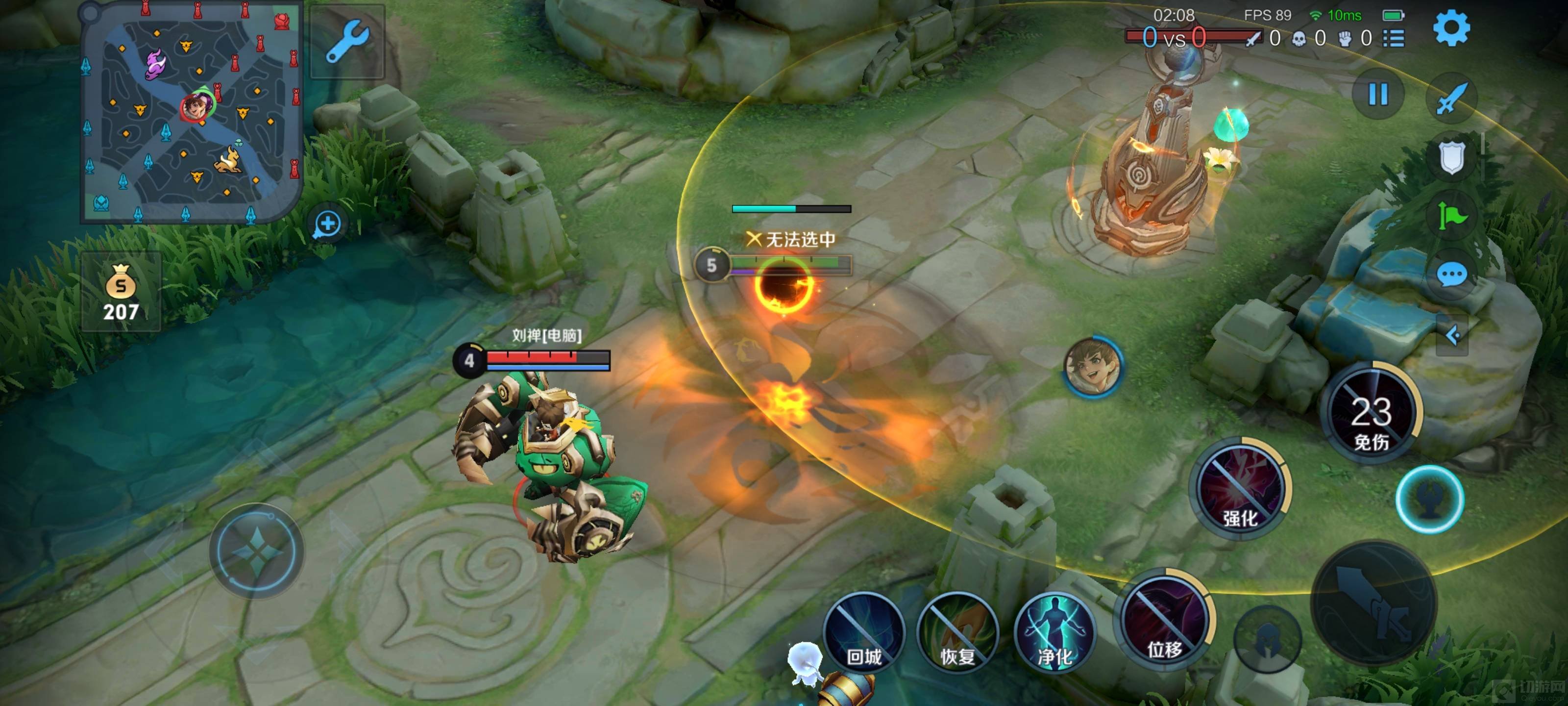Click the minimap
Image resolution: width=1568 pixels, height=706 pixels.
pos(191,113)
